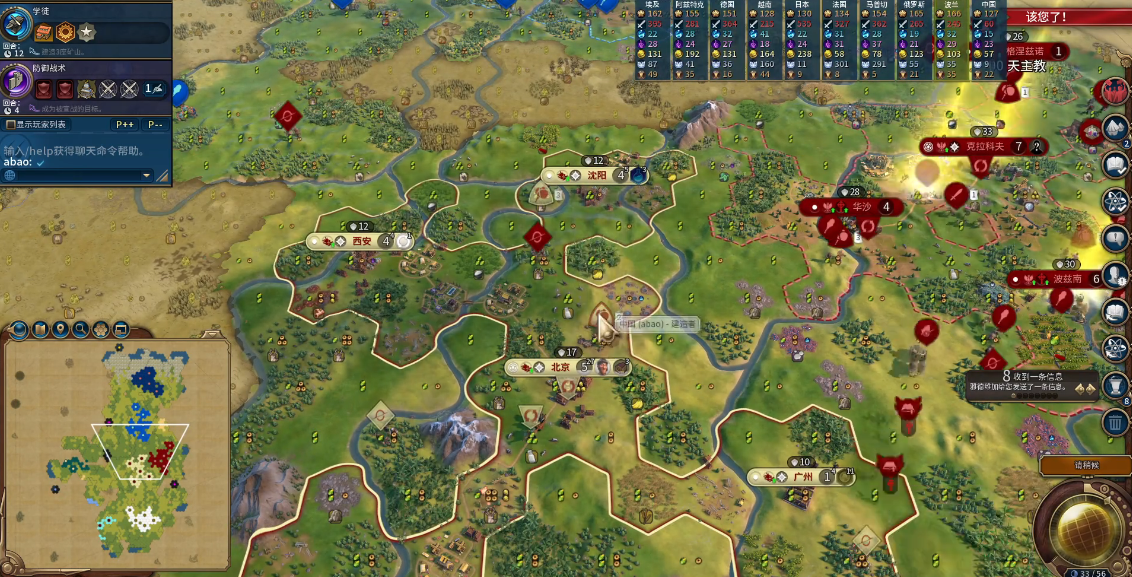This screenshot has width=1132, height=577.
Task: Open the map lens options button
Action: click(40, 329)
